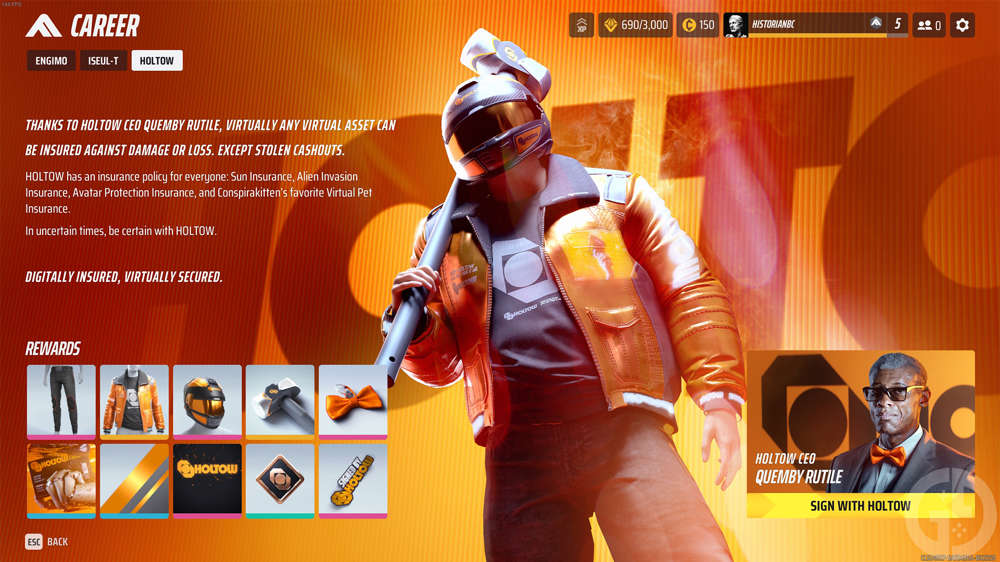This screenshot has width=1000, height=562.
Task: Click the XP boost icon
Action: point(581,25)
